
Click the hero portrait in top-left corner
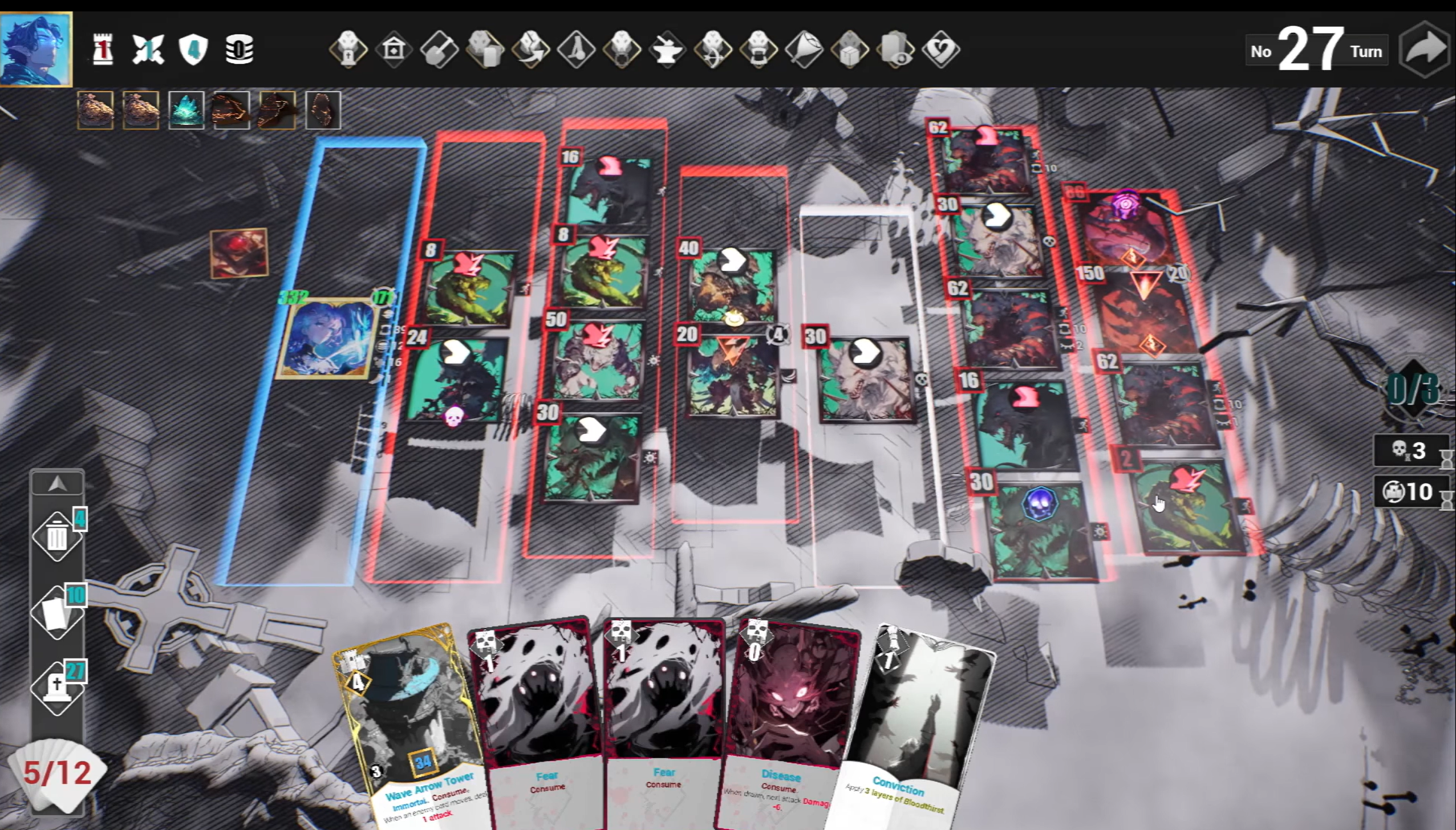click(36, 49)
